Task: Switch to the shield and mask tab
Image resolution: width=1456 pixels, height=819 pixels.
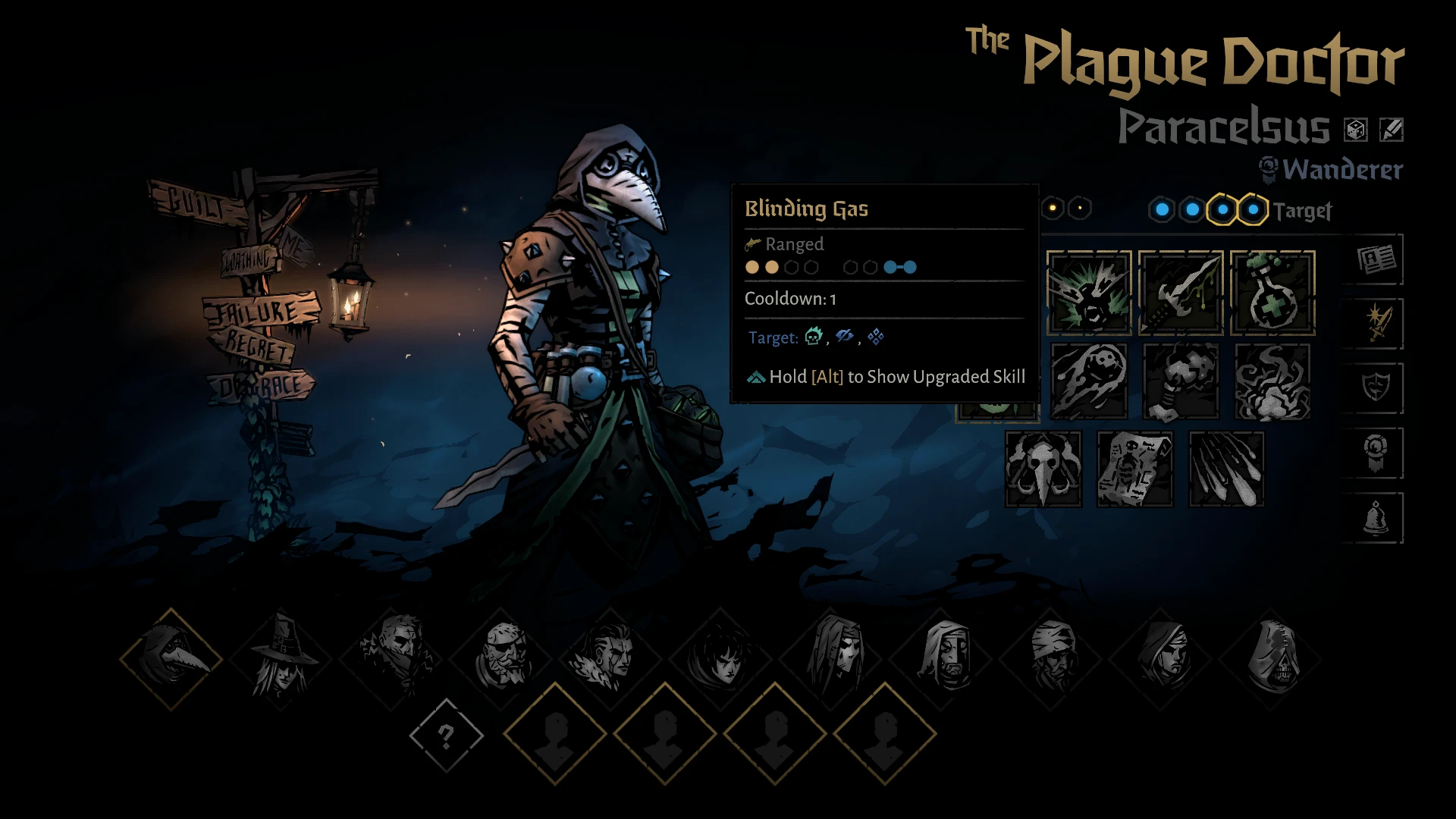Action: [x=1376, y=388]
